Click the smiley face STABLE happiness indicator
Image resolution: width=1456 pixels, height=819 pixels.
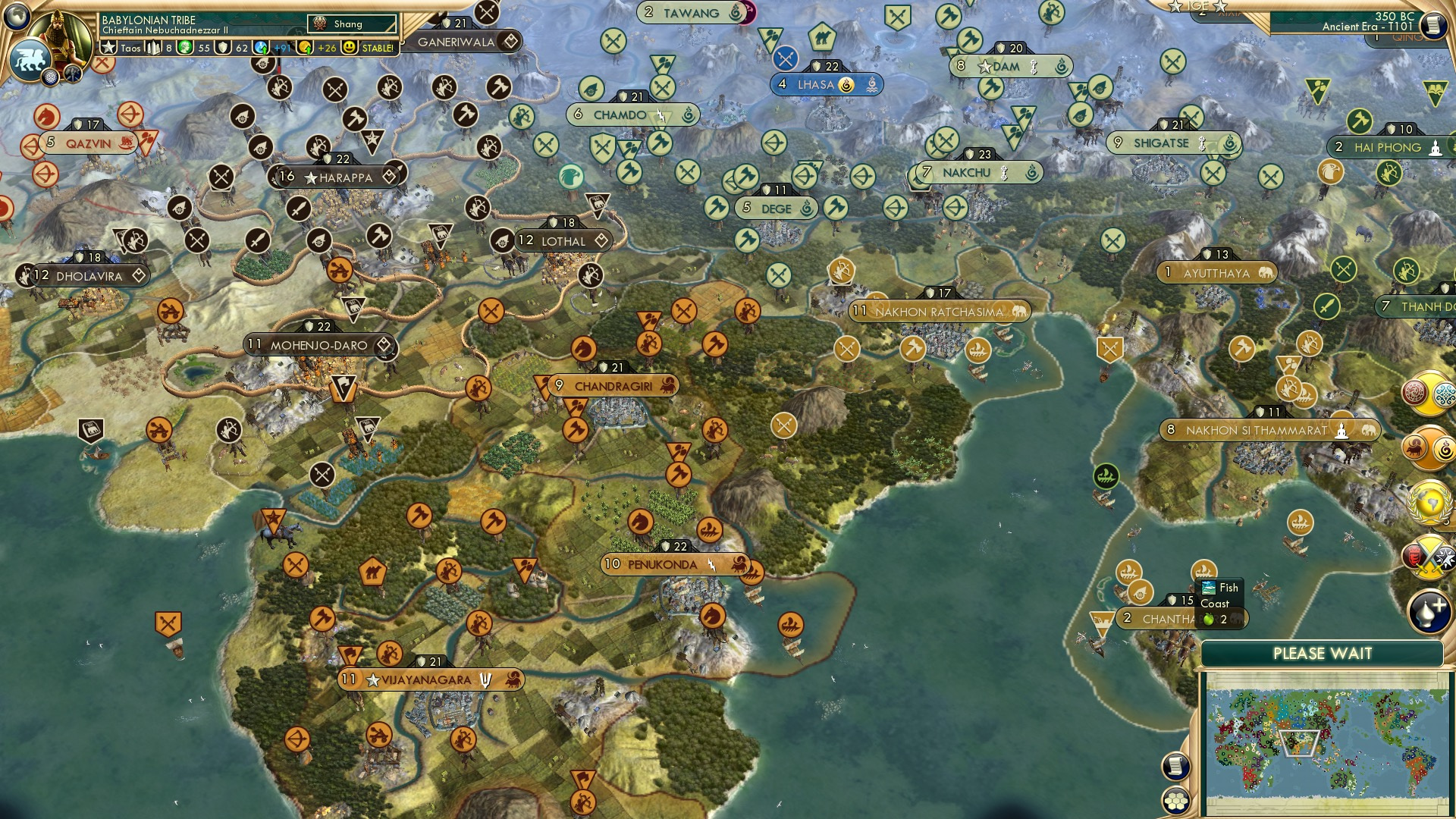click(350, 47)
